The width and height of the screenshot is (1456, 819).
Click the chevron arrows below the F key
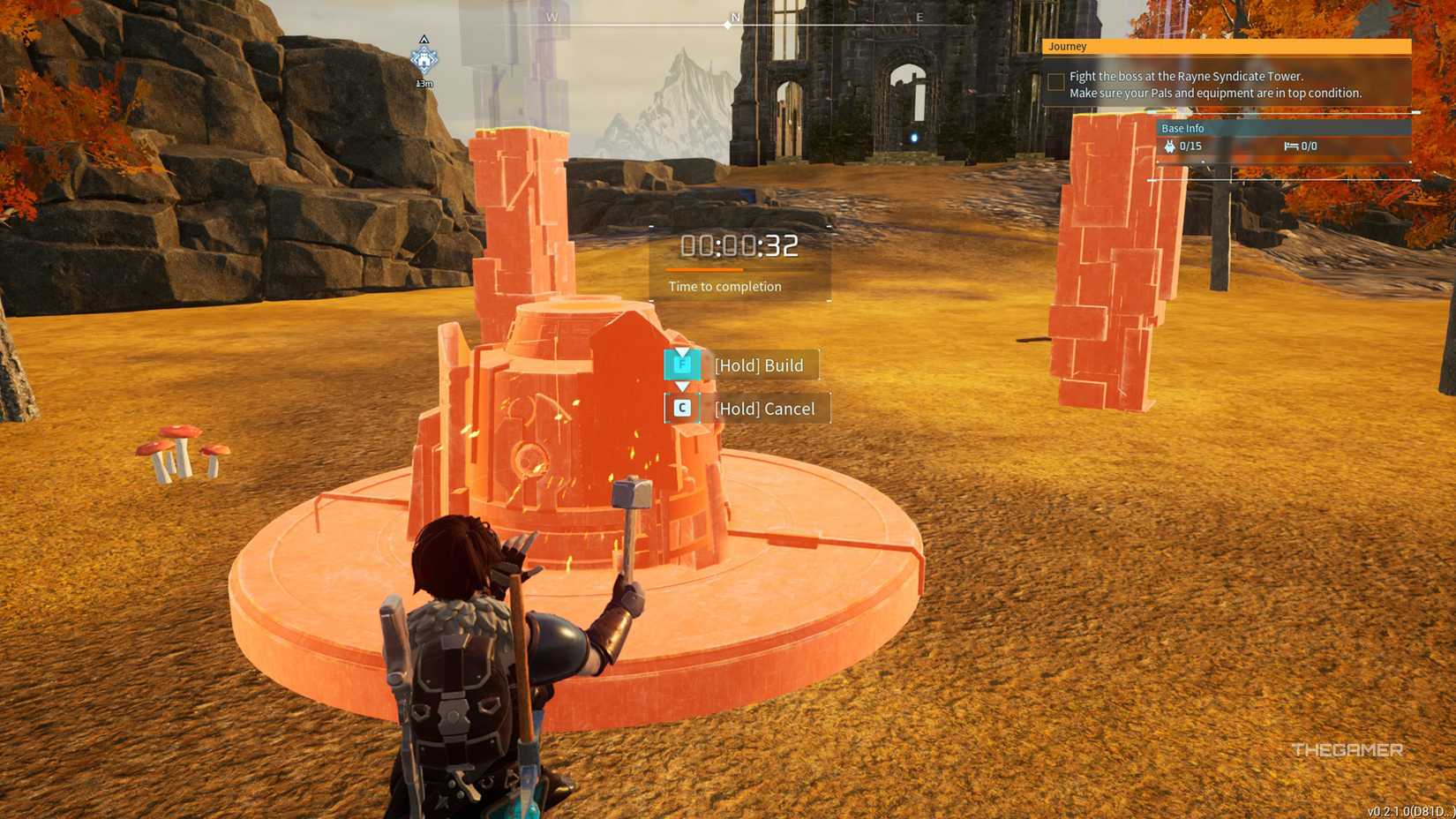click(x=680, y=386)
